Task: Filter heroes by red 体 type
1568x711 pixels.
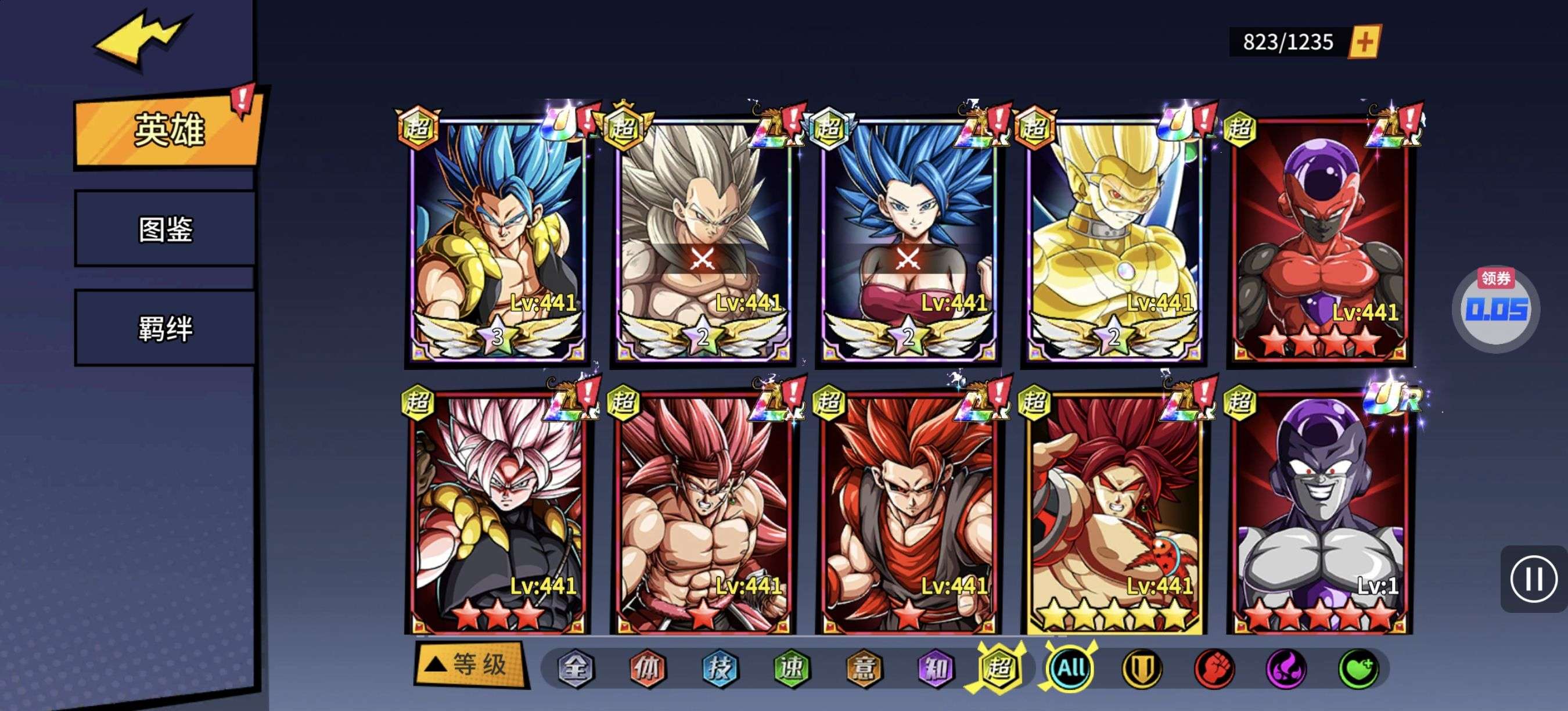Action: tap(647, 669)
